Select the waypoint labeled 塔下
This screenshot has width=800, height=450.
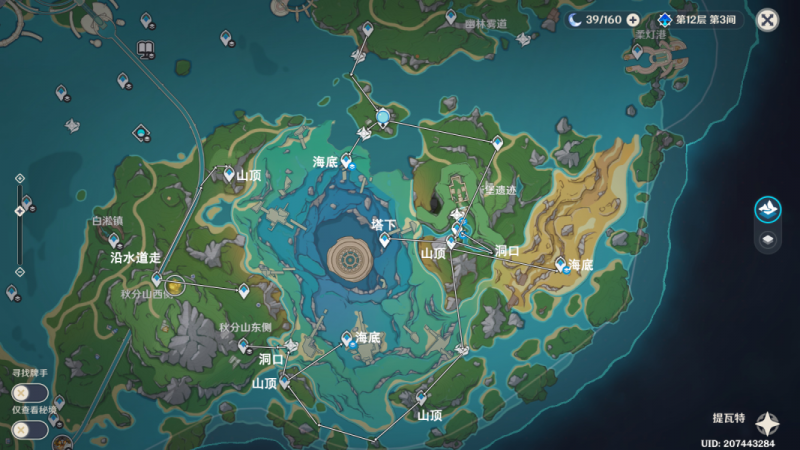coord(384,239)
